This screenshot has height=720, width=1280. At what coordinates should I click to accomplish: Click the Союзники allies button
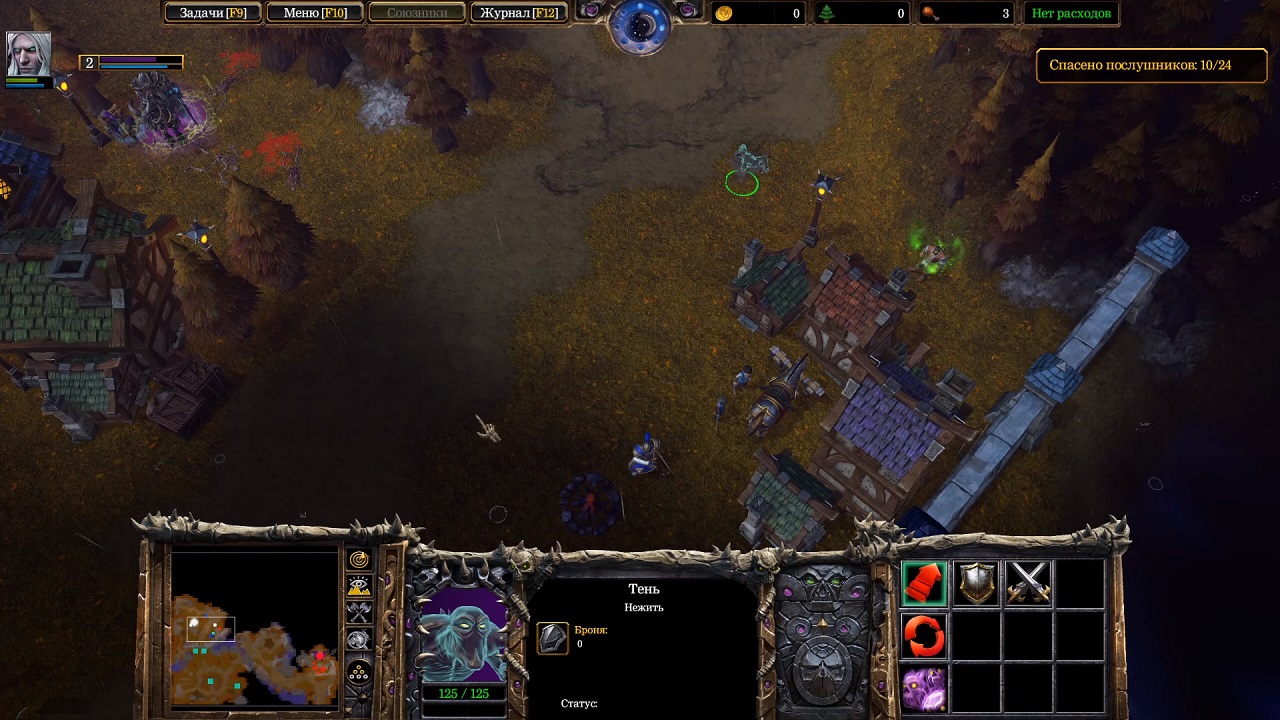pos(416,13)
